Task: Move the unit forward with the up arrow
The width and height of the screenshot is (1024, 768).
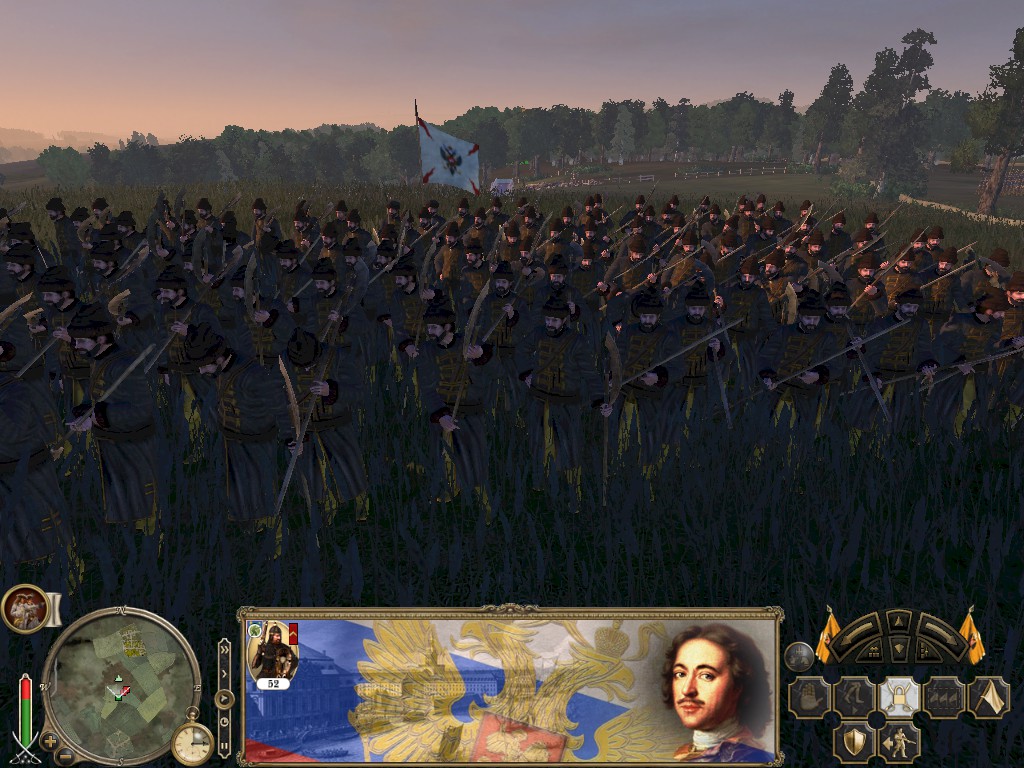Action: 898,623
